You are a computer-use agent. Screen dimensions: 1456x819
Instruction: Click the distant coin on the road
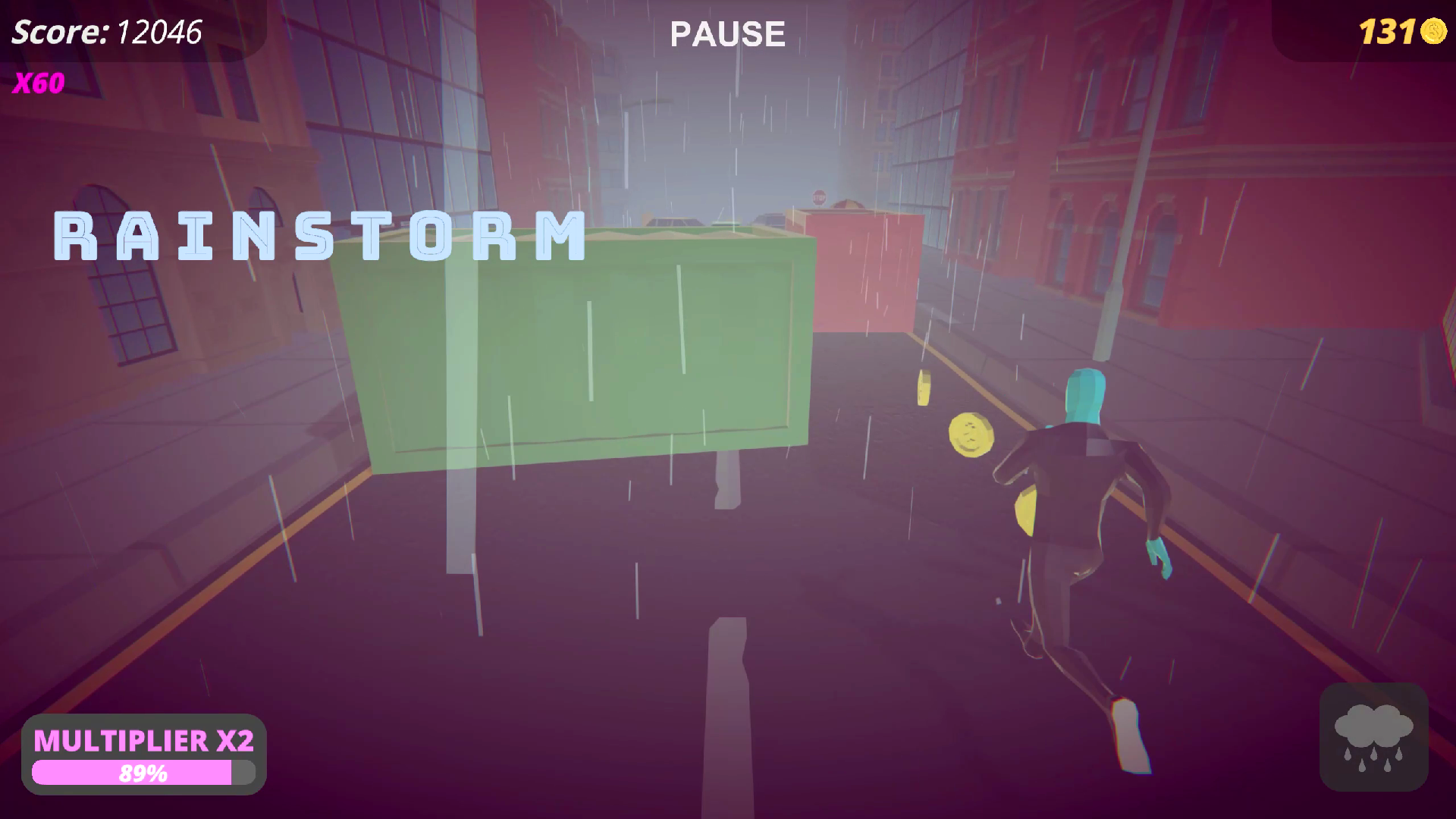[x=925, y=388]
